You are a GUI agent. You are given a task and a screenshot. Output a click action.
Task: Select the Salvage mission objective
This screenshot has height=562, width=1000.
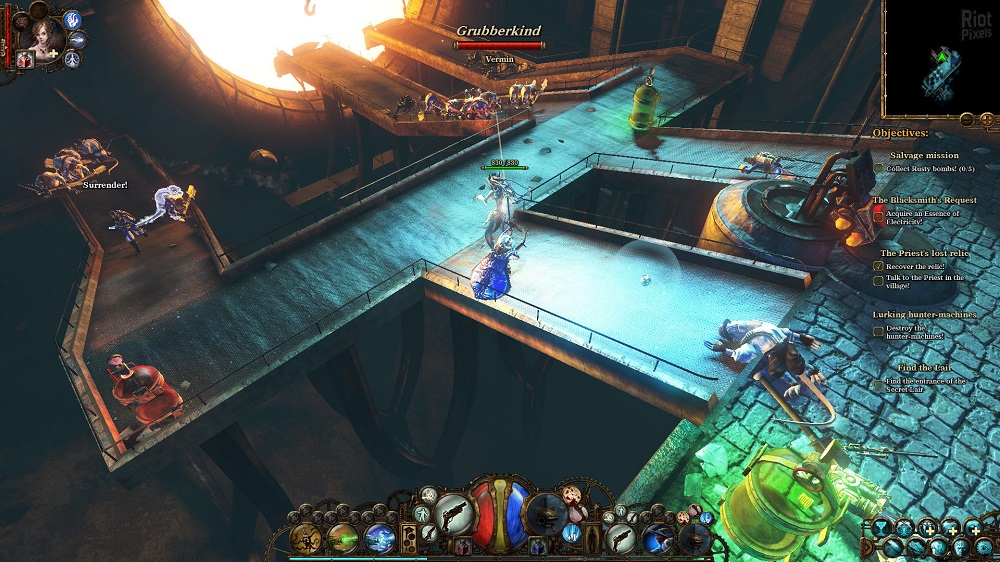pyautogui.click(x=923, y=155)
